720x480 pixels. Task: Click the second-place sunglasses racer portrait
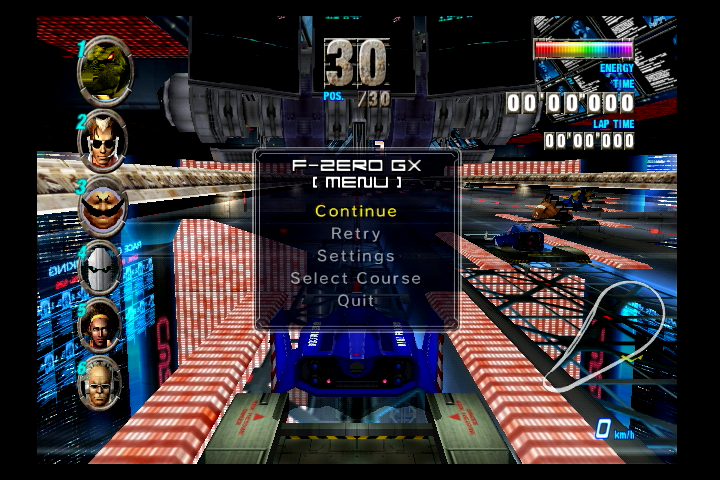pos(103,140)
